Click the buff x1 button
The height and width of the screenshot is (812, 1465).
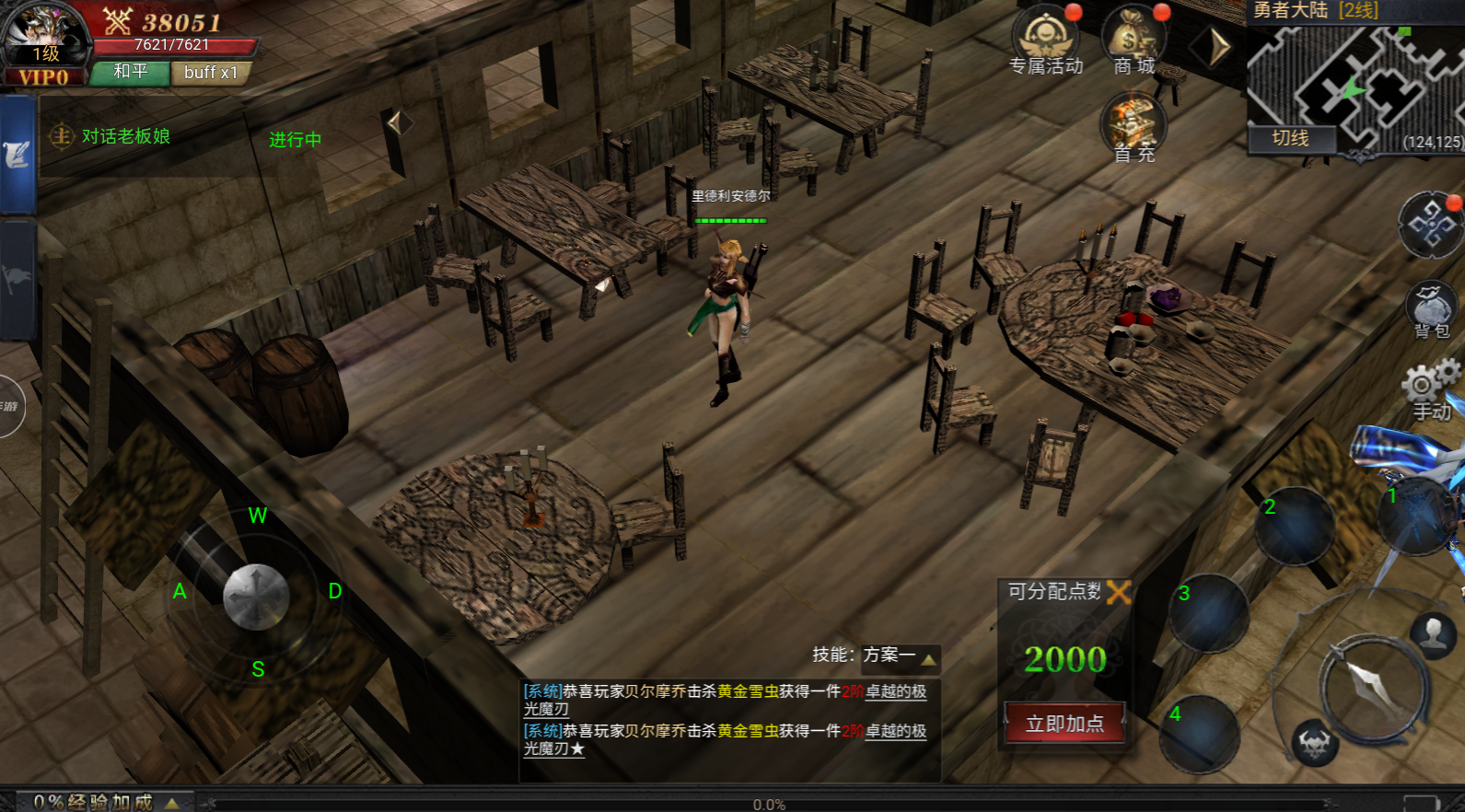[x=210, y=73]
